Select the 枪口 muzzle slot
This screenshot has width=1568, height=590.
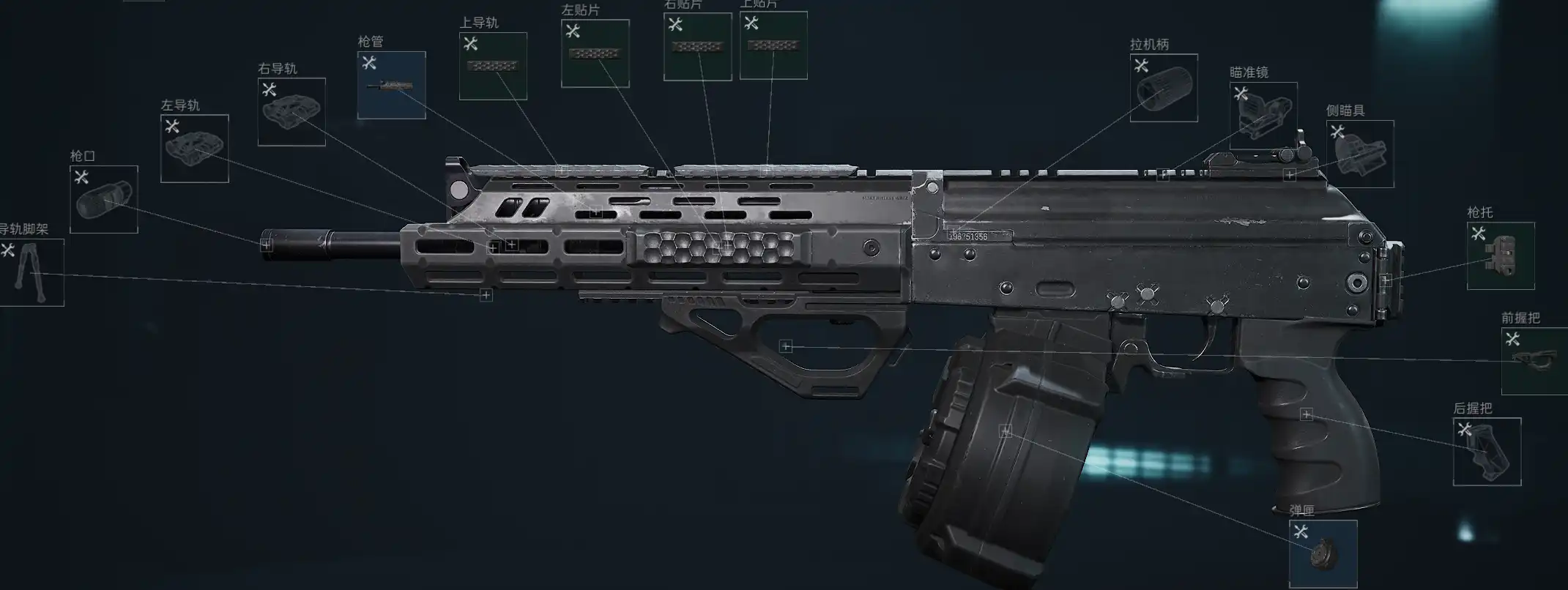pos(104,200)
